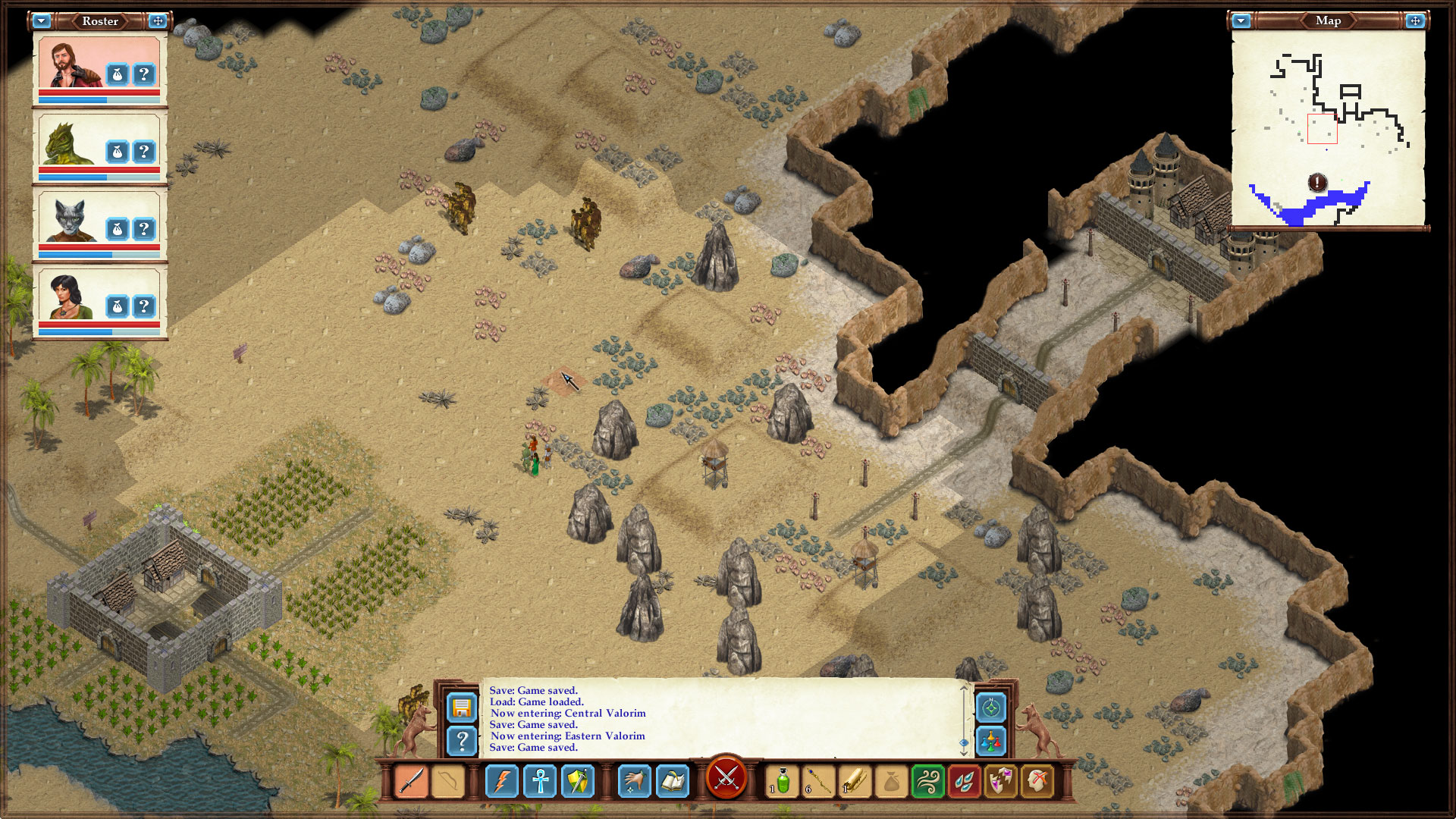Viewport: 1456px width, 819px height.
Task: Open the party pawns icon below the compass
Action: [991, 742]
